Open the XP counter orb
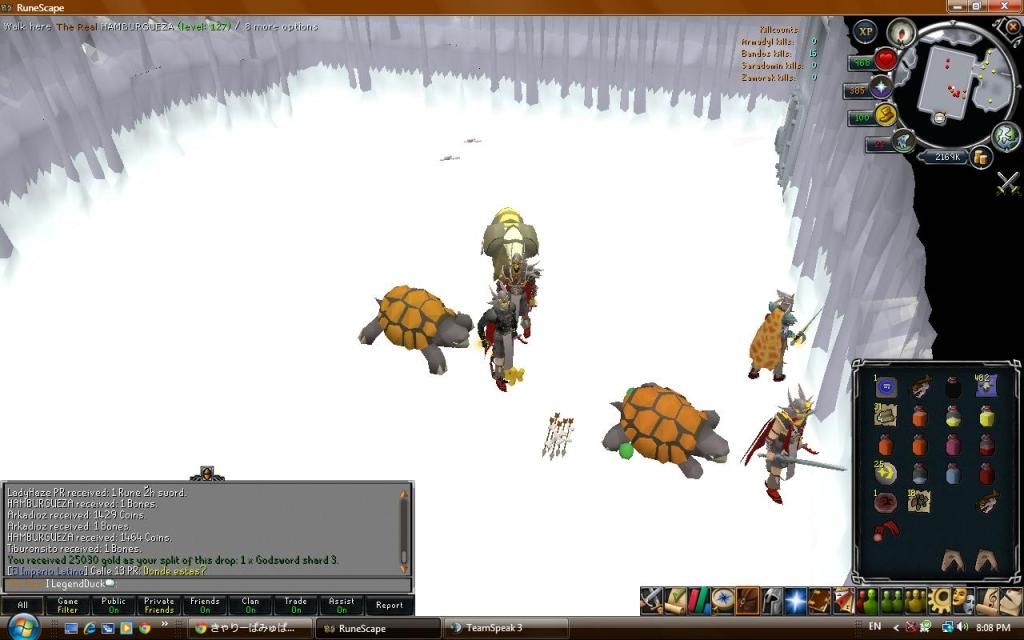 point(865,33)
